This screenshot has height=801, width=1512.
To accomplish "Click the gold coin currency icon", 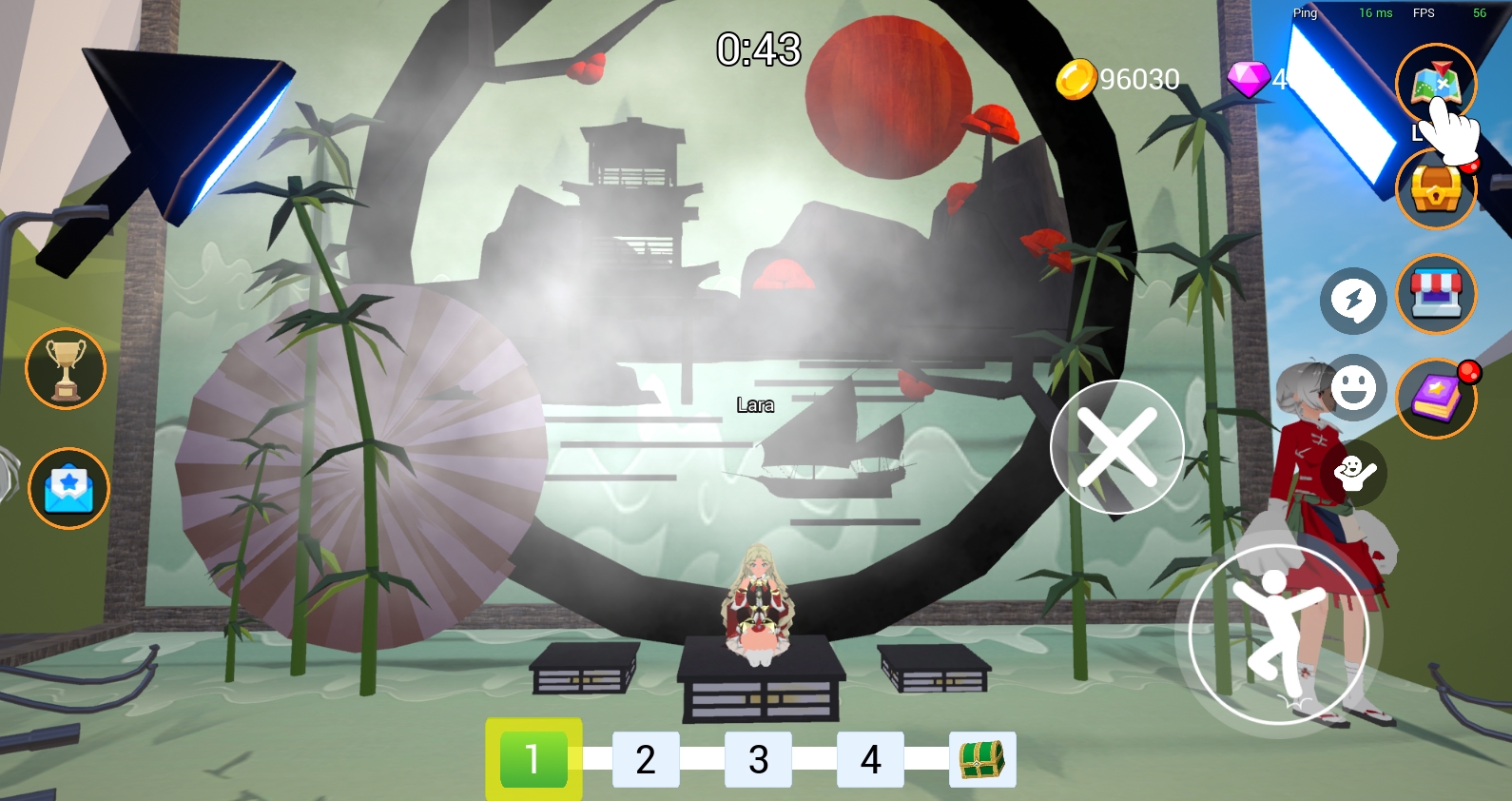I will [x=1076, y=79].
